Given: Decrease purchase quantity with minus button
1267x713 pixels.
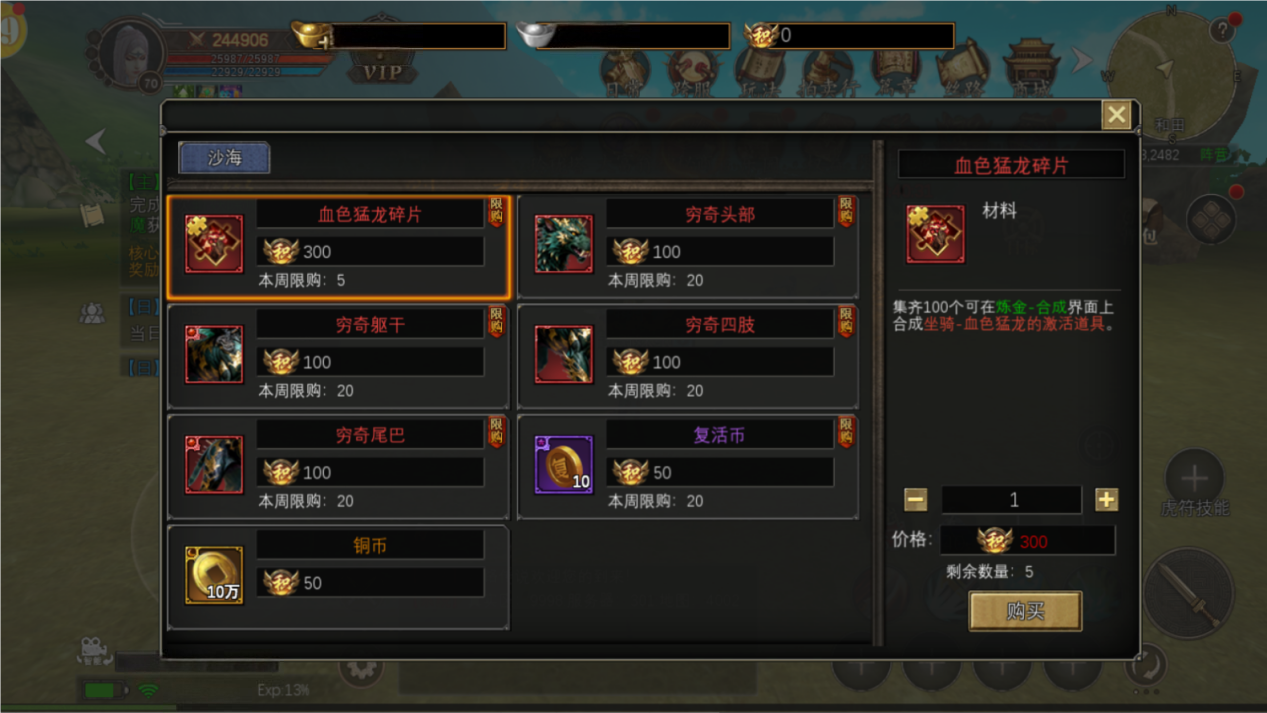Looking at the screenshot, I should (x=915, y=500).
